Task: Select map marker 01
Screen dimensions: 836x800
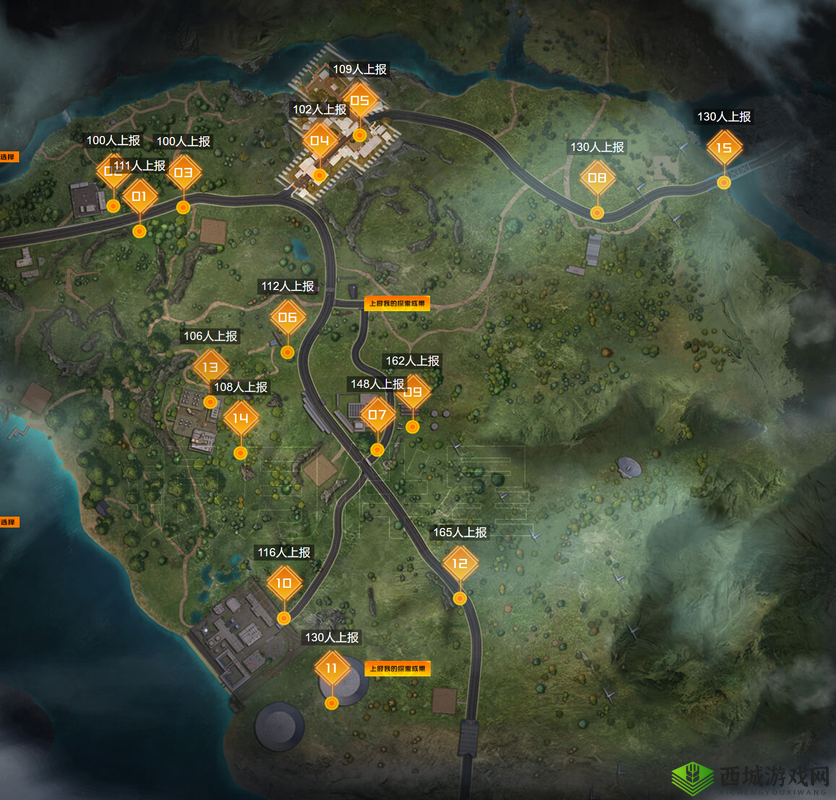Action: coord(139,197)
